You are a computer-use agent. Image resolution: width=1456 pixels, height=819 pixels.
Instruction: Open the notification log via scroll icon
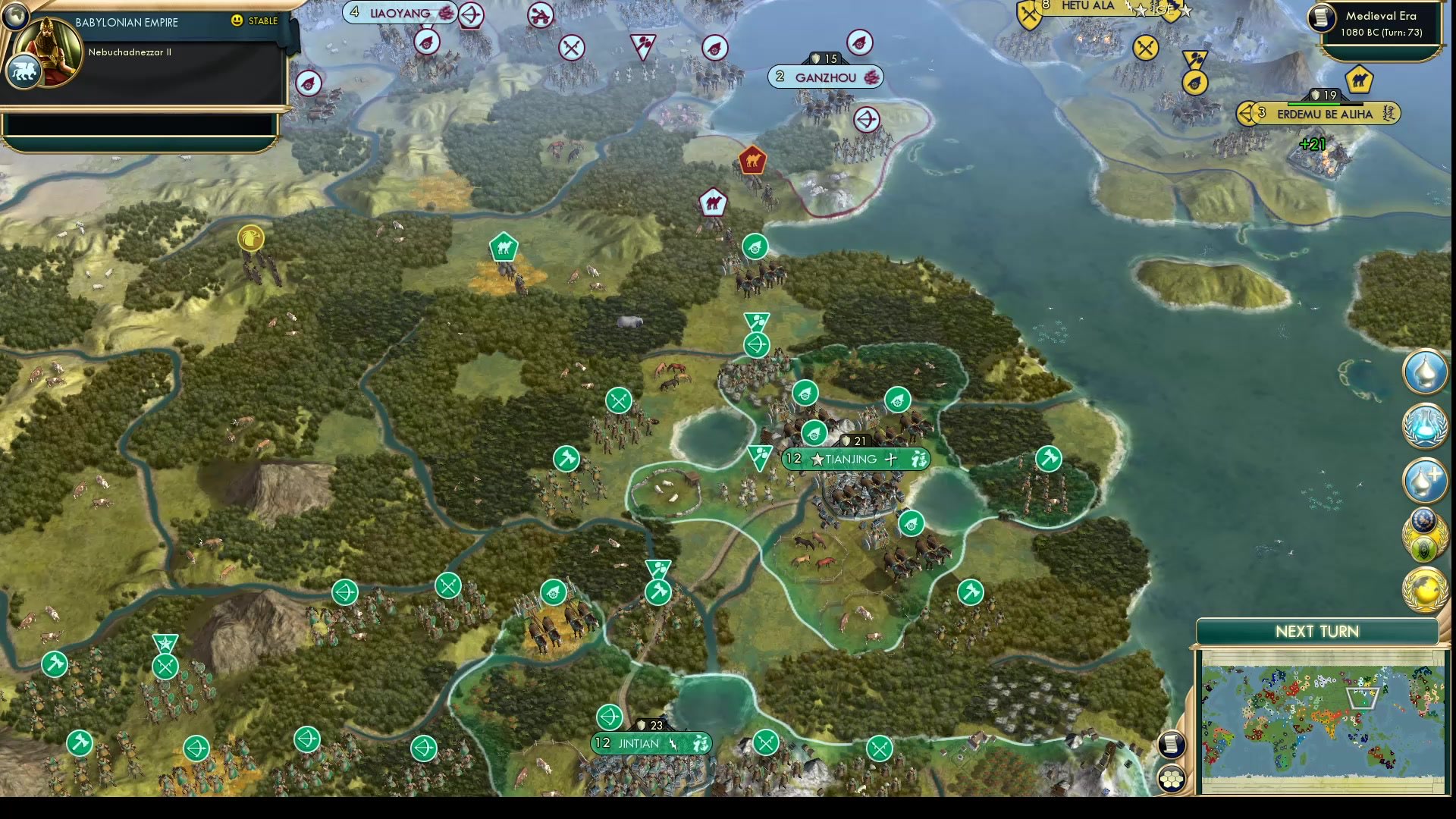(1172, 745)
